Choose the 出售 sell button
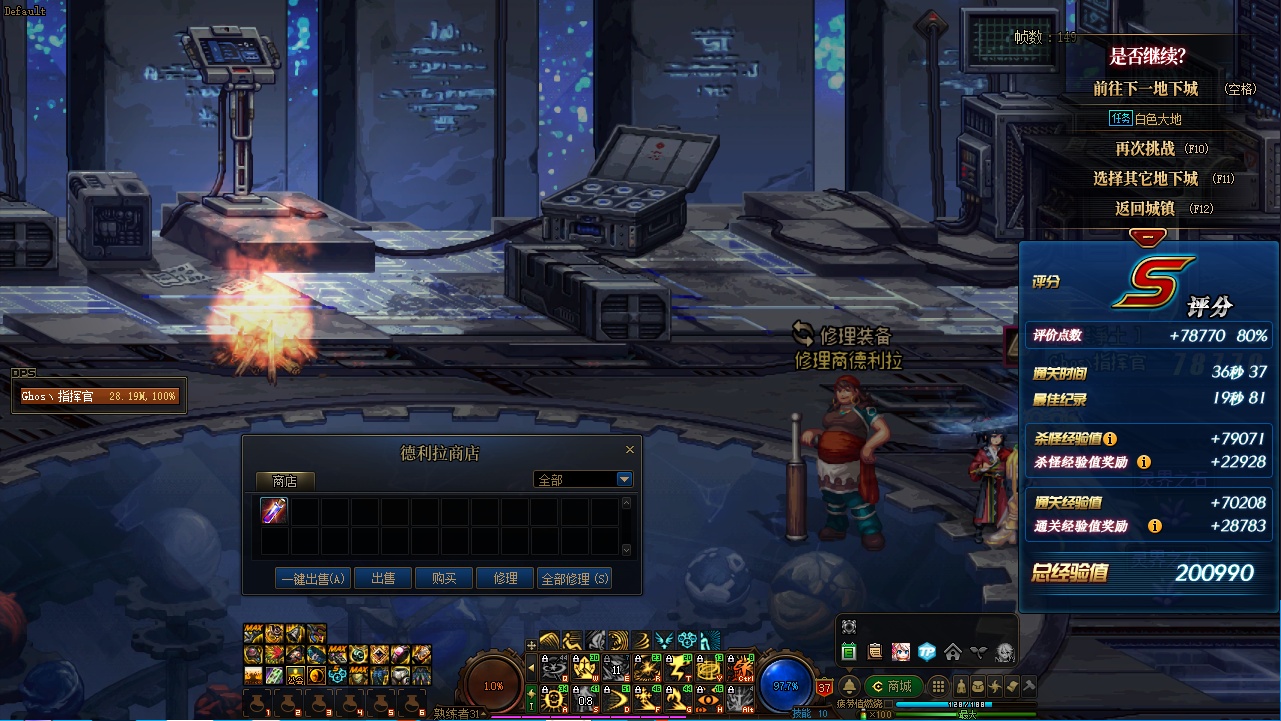 coord(383,578)
